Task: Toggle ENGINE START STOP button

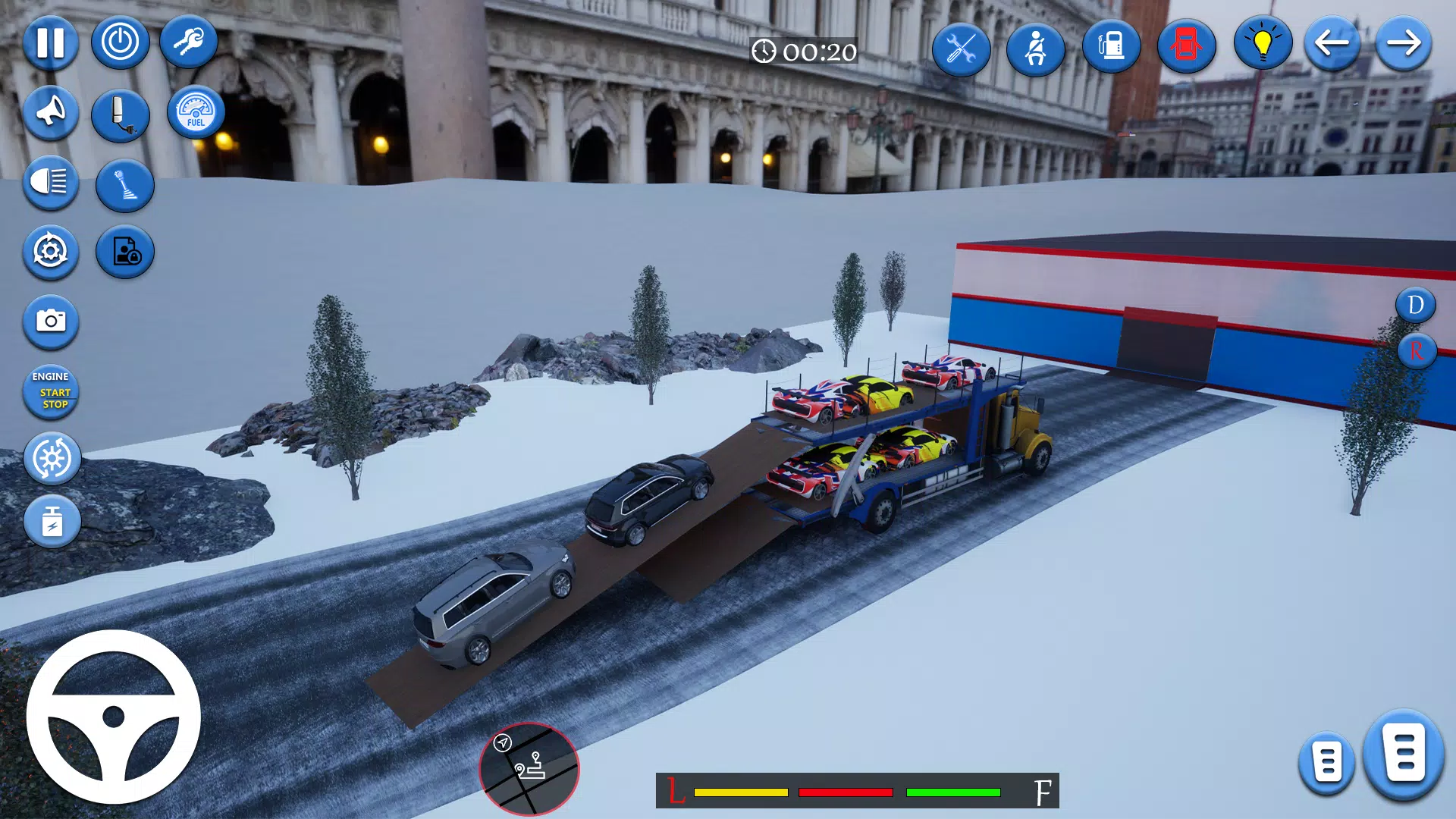Action: [x=51, y=391]
